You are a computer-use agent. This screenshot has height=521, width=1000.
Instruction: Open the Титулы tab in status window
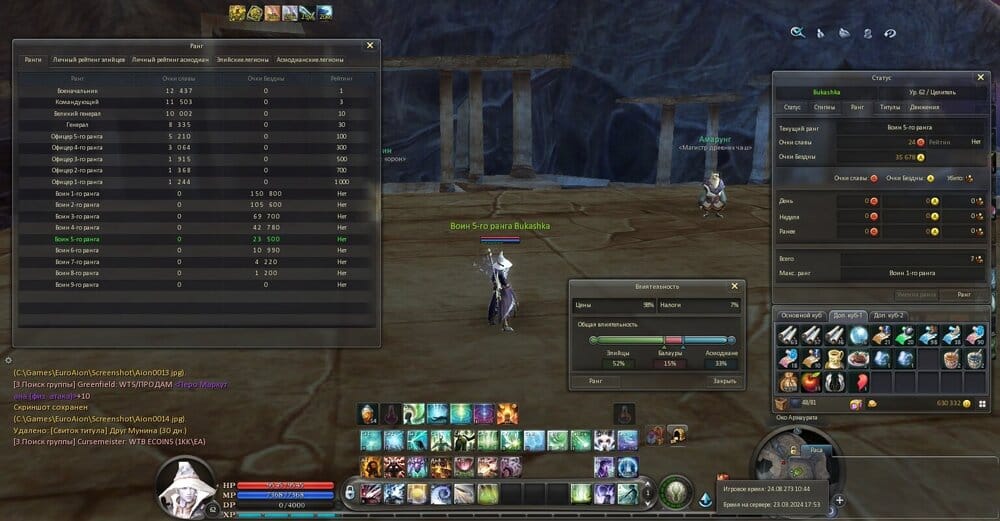[x=889, y=107]
